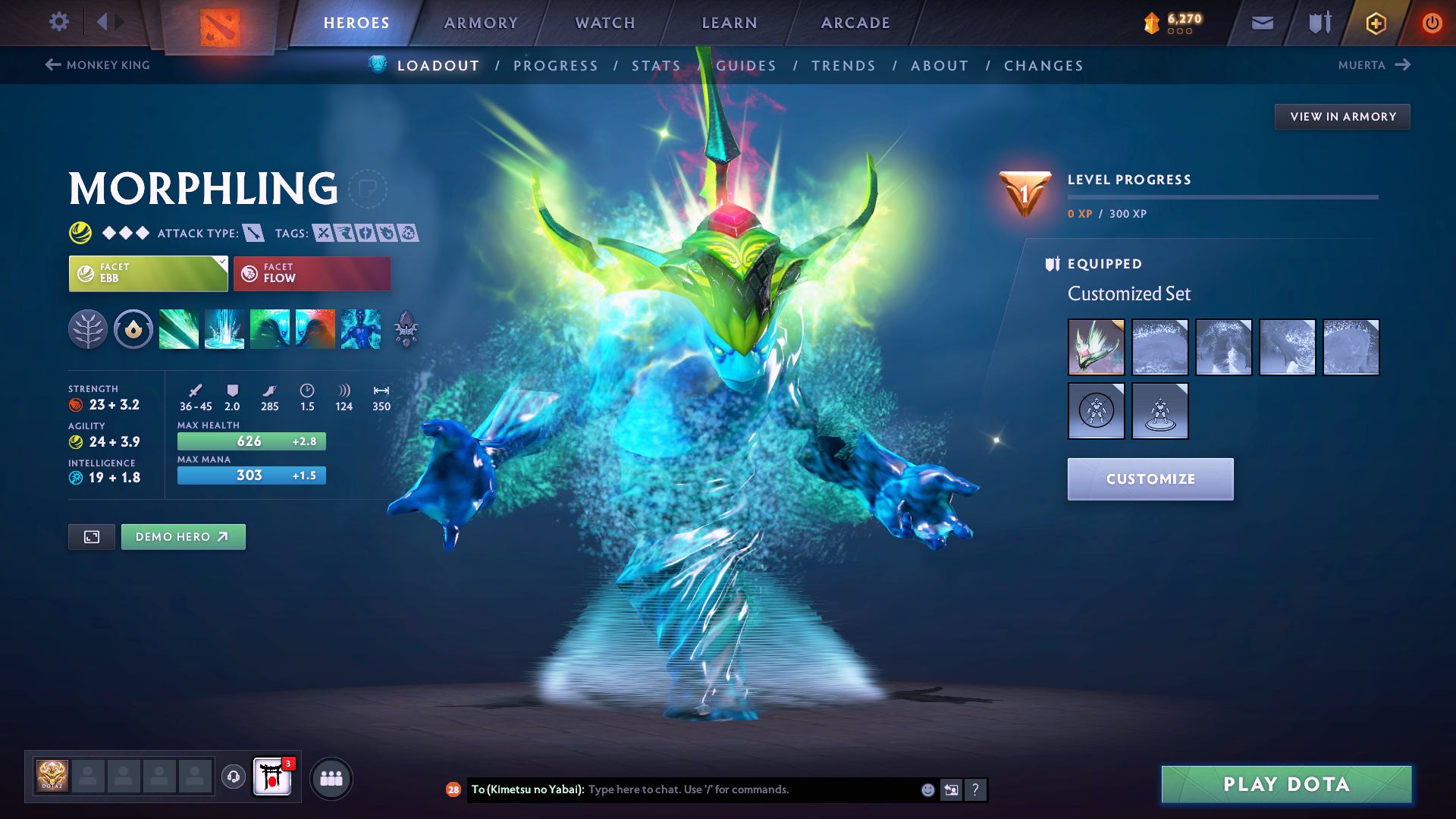Select the Waveform ability icon
The width and height of the screenshot is (1456, 819).
[x=179, y=328]
